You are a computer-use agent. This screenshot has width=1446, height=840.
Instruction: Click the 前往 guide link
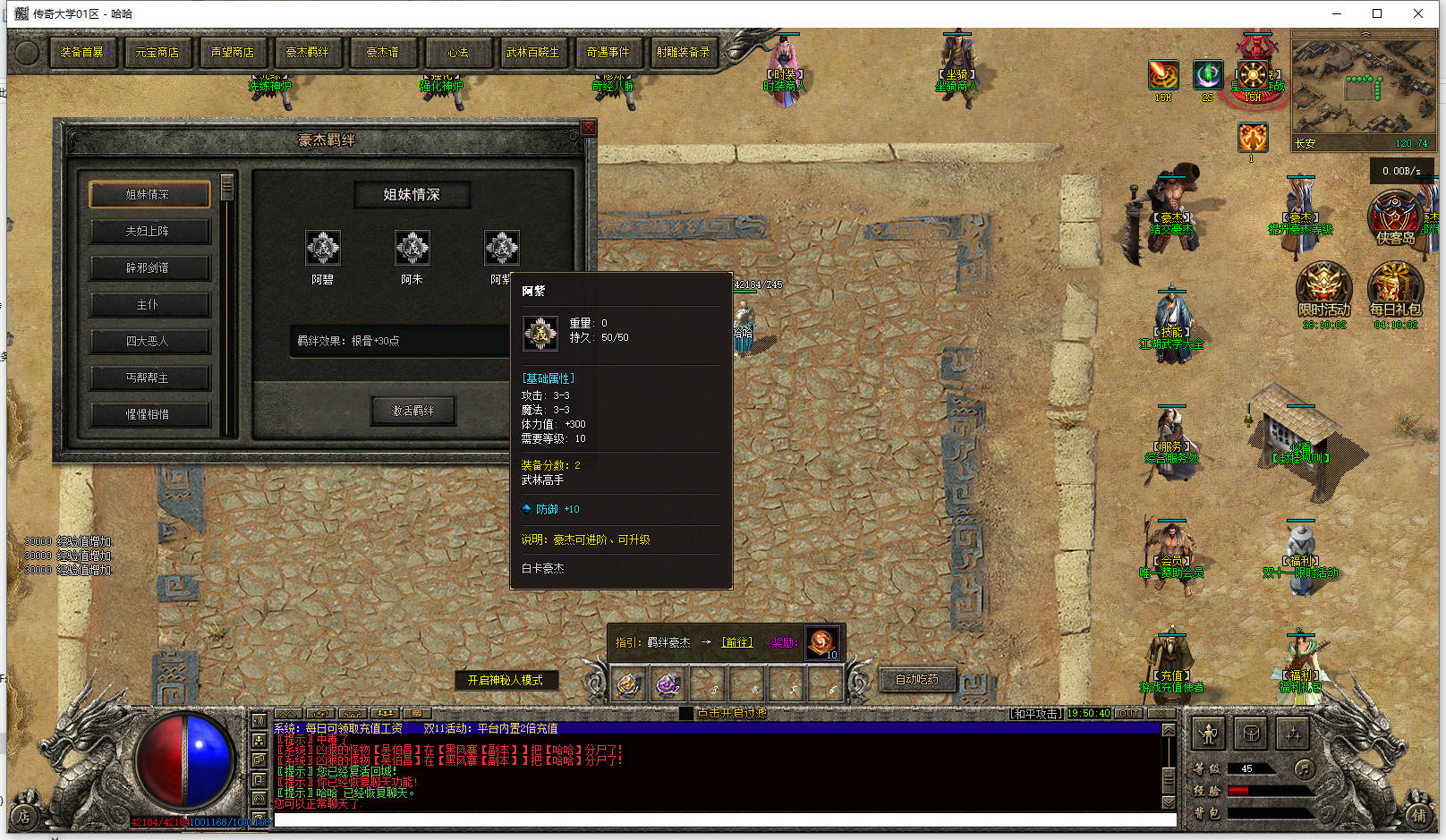pos(737,642)
